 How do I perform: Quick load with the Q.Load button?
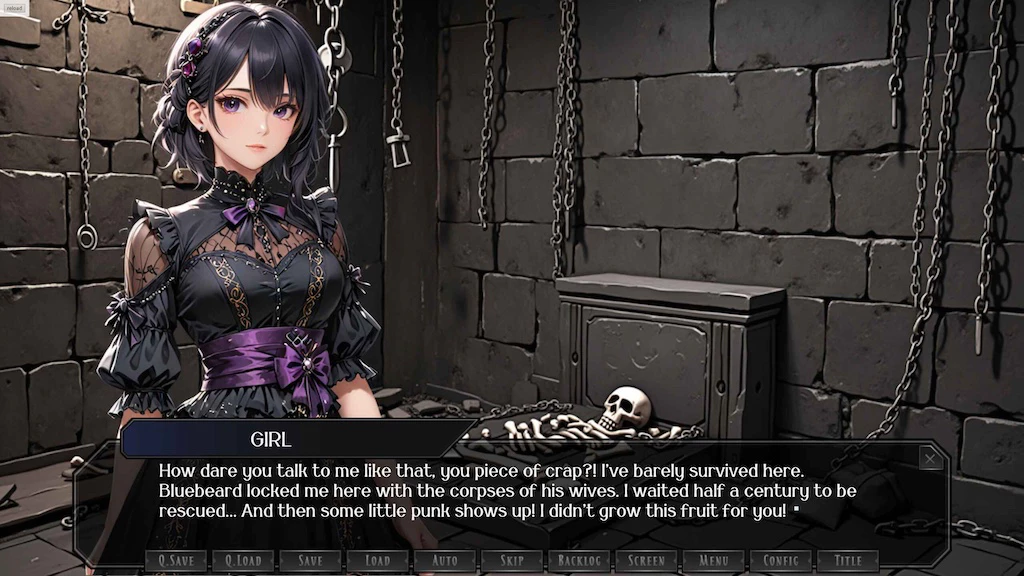243,560
